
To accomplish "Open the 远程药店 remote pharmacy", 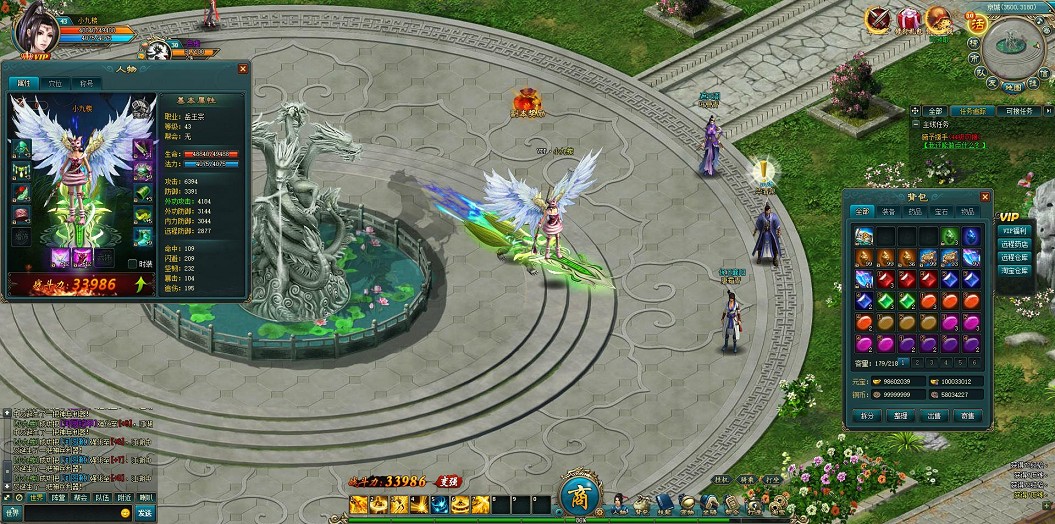I will pyautogui.click(x=1014, y=243).
